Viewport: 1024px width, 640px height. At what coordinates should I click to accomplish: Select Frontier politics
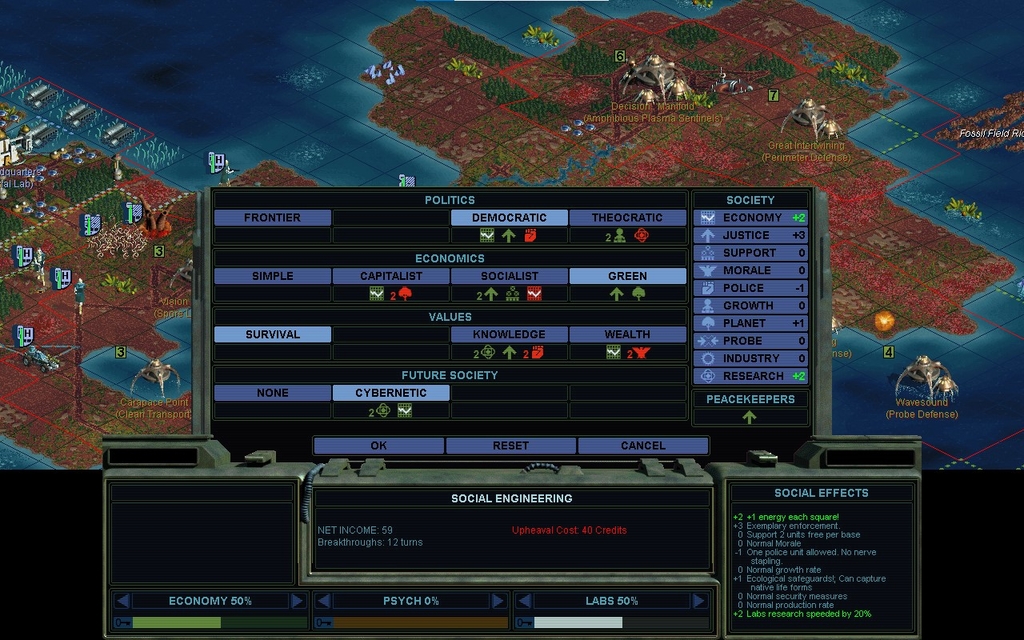tap(272, 218)
